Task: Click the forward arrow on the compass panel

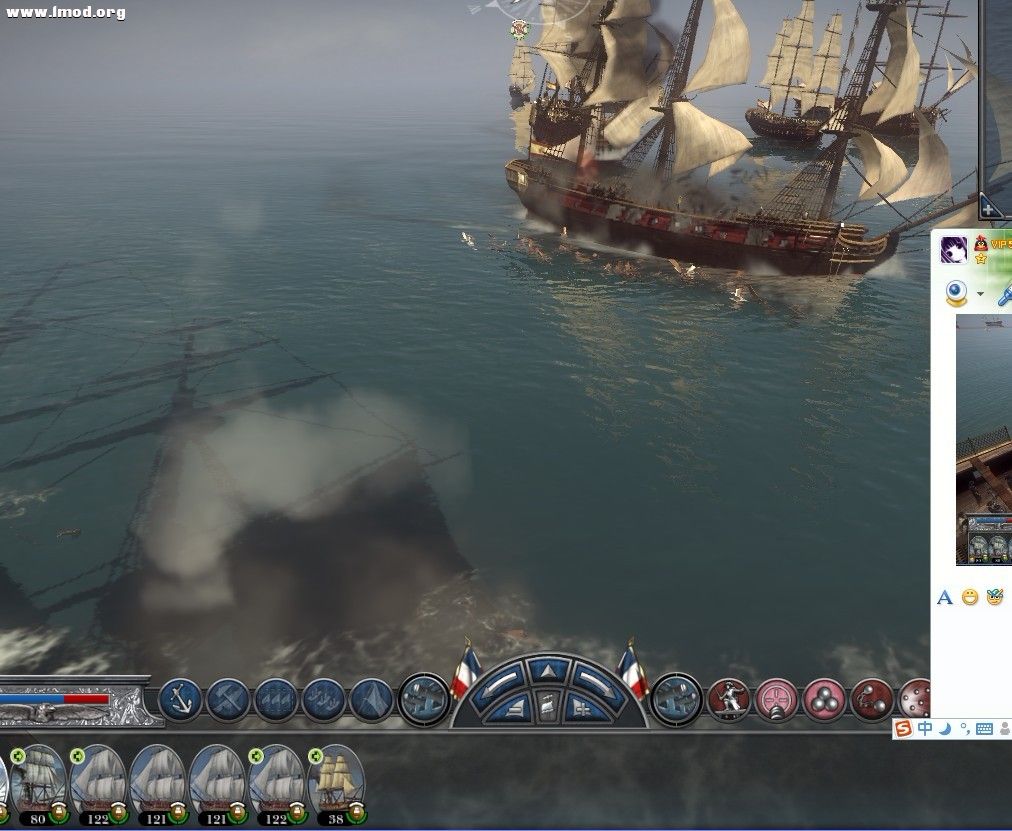Action: click(x=548, y=671)
